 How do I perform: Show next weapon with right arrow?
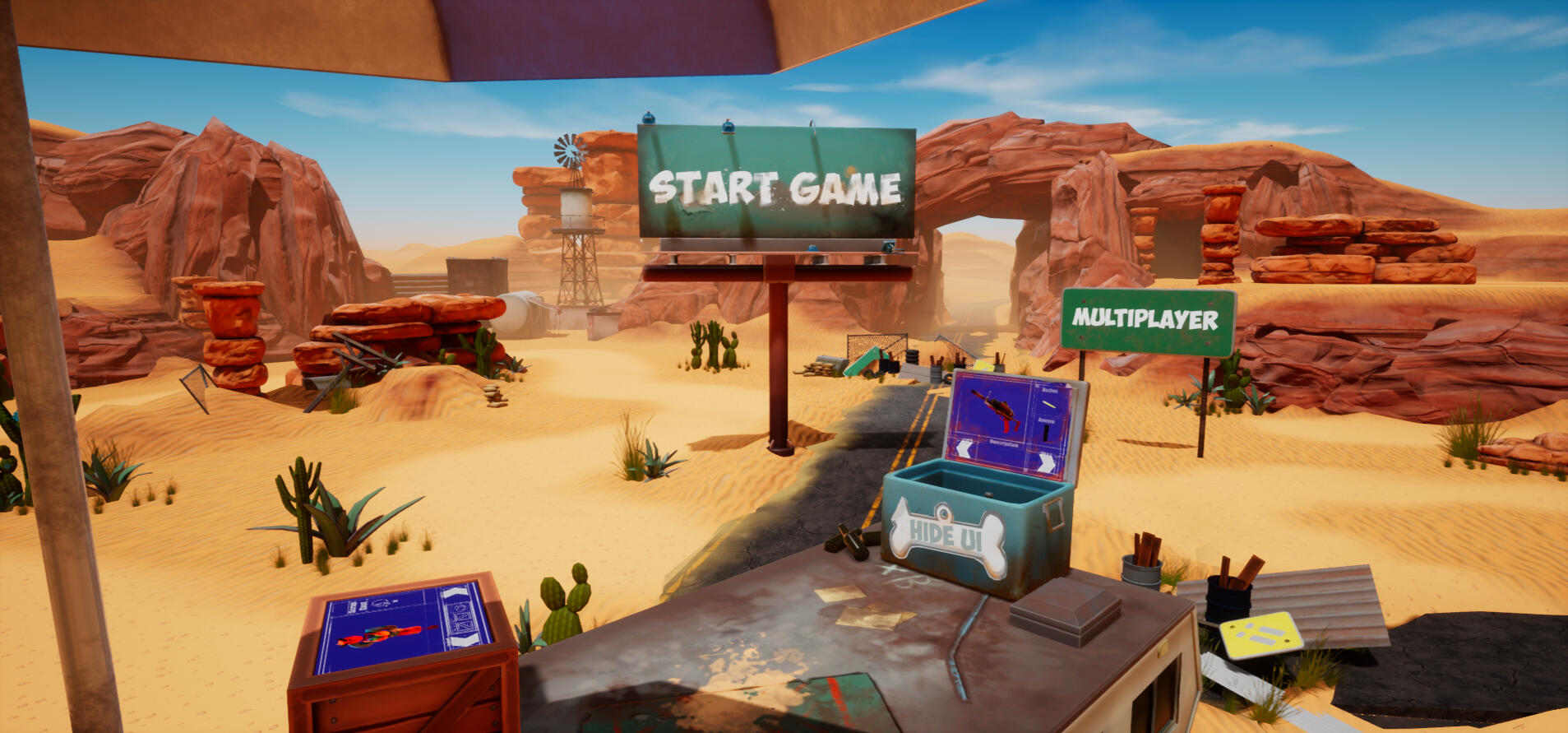point(1045,464)
